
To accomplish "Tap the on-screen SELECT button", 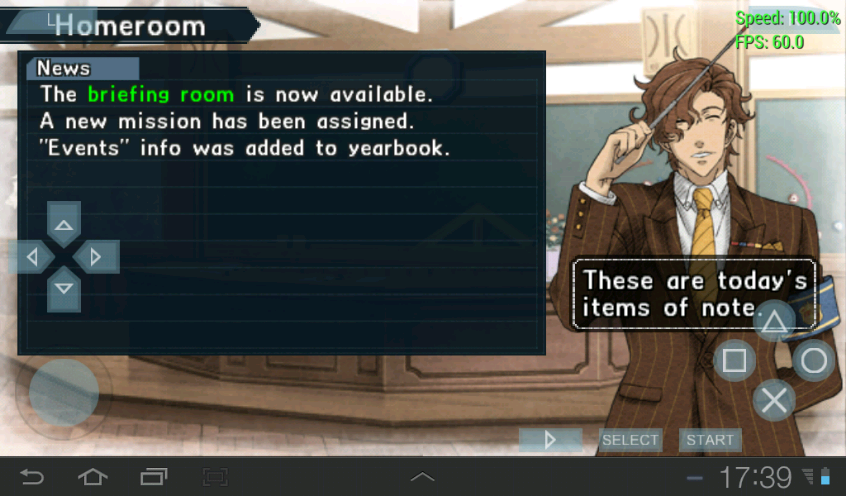I will [630, 440].
